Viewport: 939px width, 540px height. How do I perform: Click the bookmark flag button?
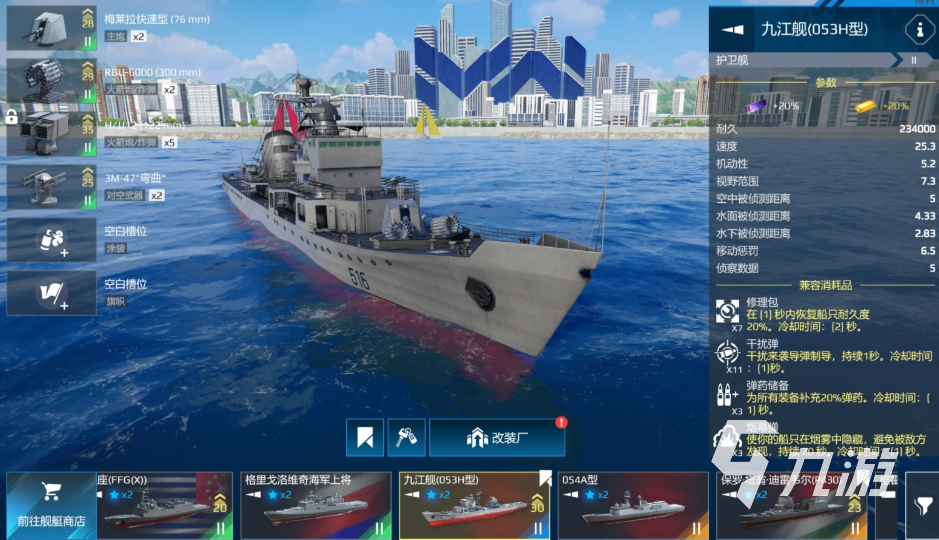coord(365,437)
